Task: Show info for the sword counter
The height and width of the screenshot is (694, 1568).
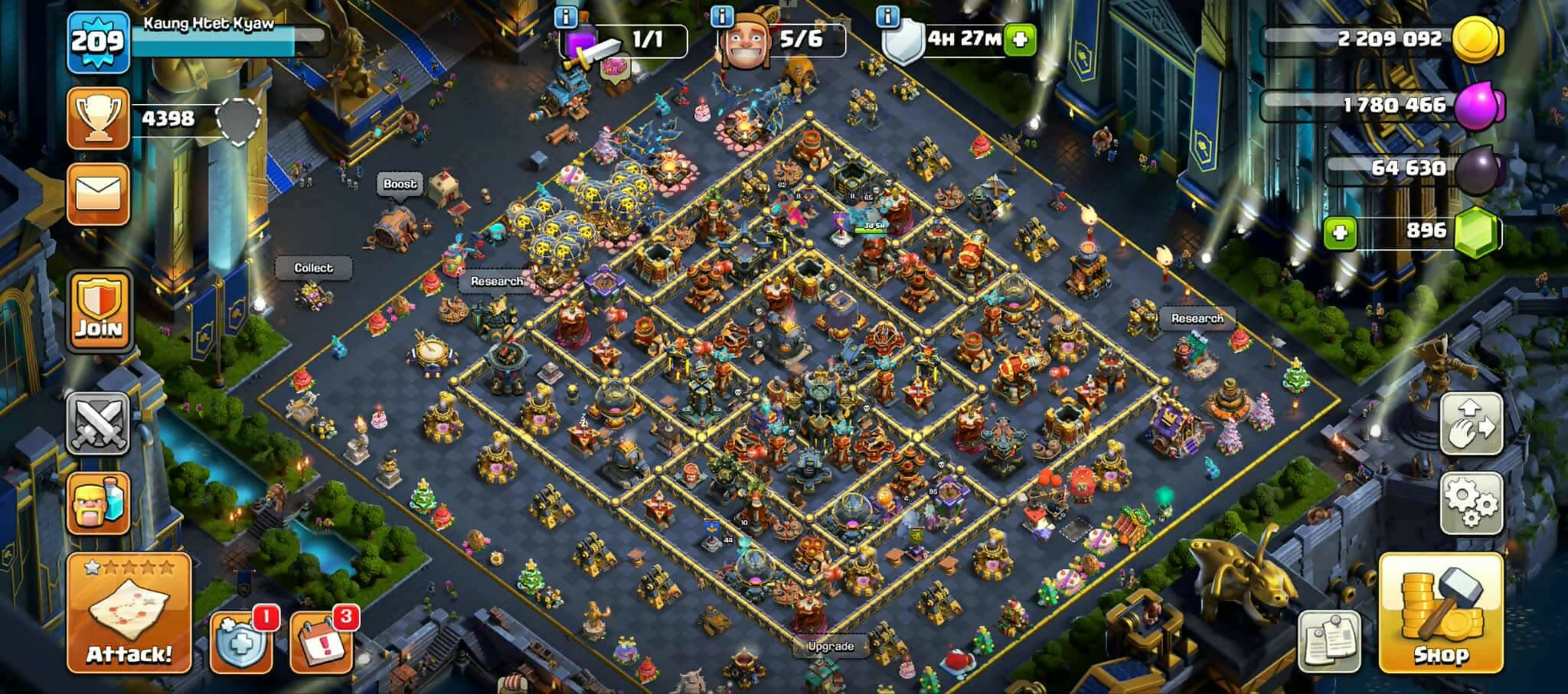Action: coord(566,16)
